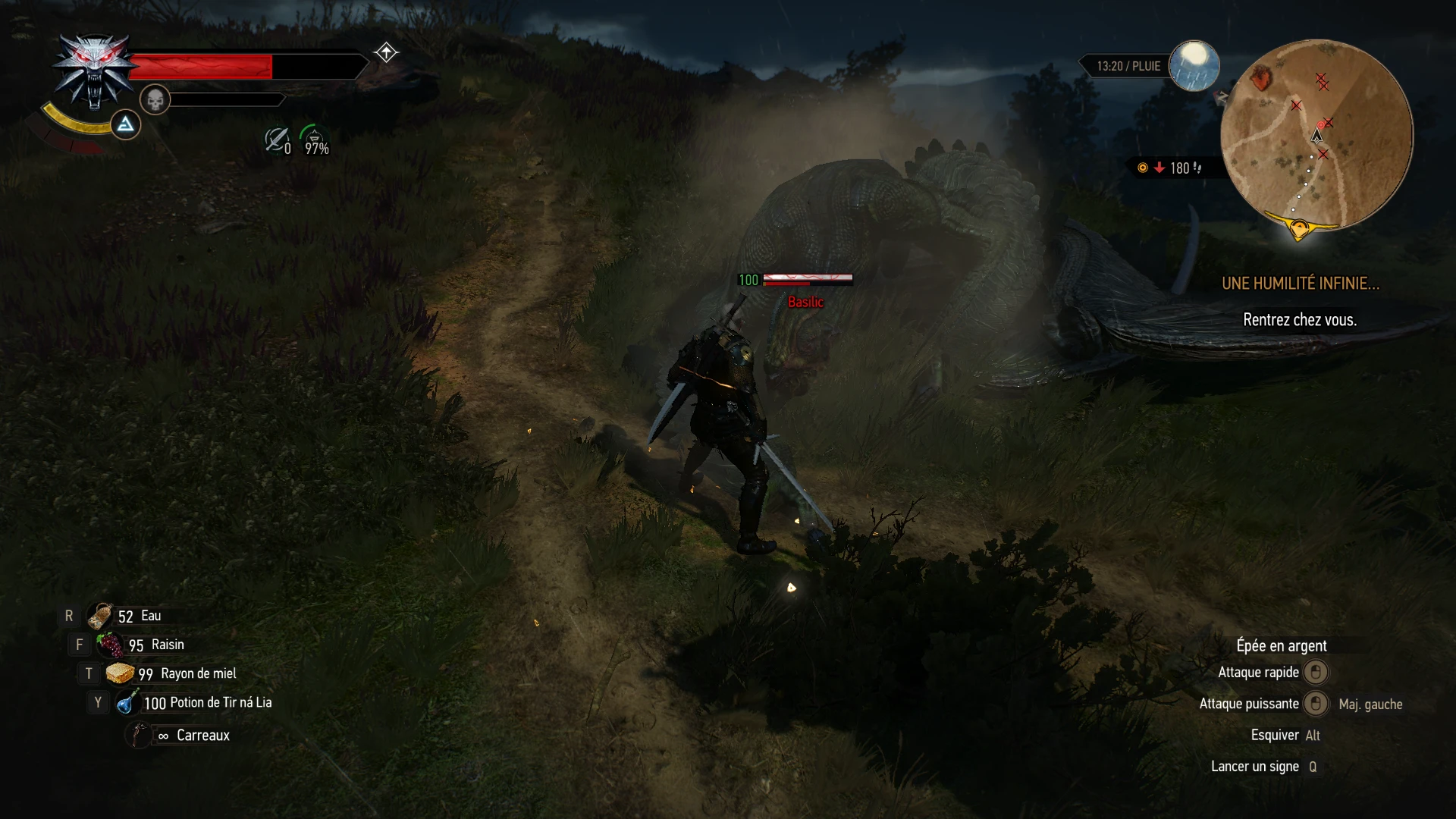Click the yellow quest marker on the minimap edge

tap(1299, 227)
